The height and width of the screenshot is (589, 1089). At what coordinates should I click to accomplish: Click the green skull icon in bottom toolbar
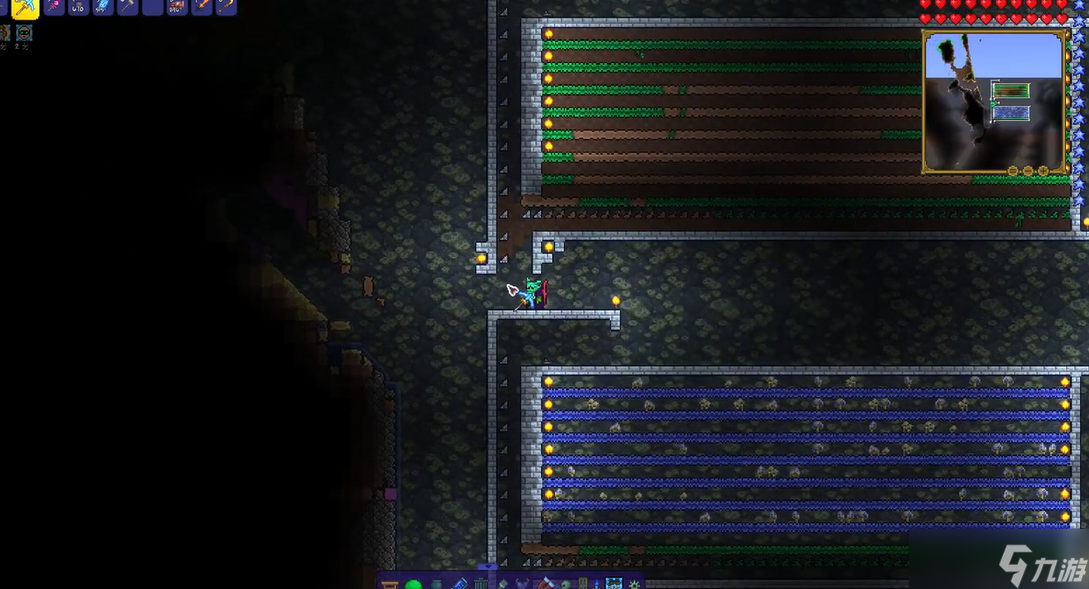(x=567, y=583)
